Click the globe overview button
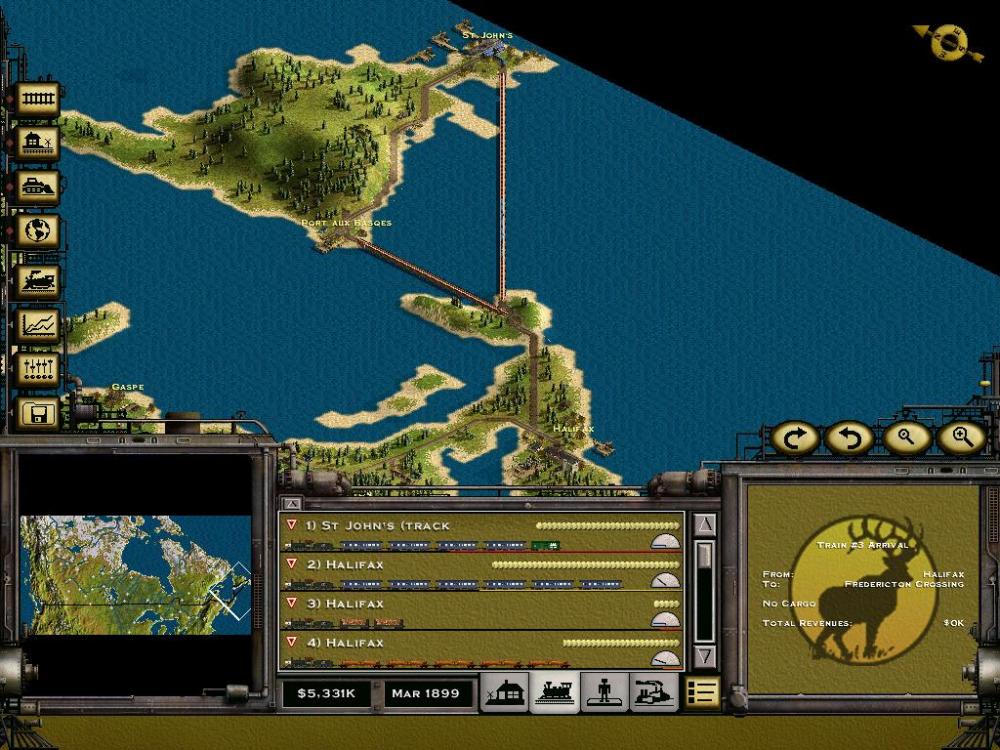This screenshot has width=1000, height=750. click(x=38, y=231)
